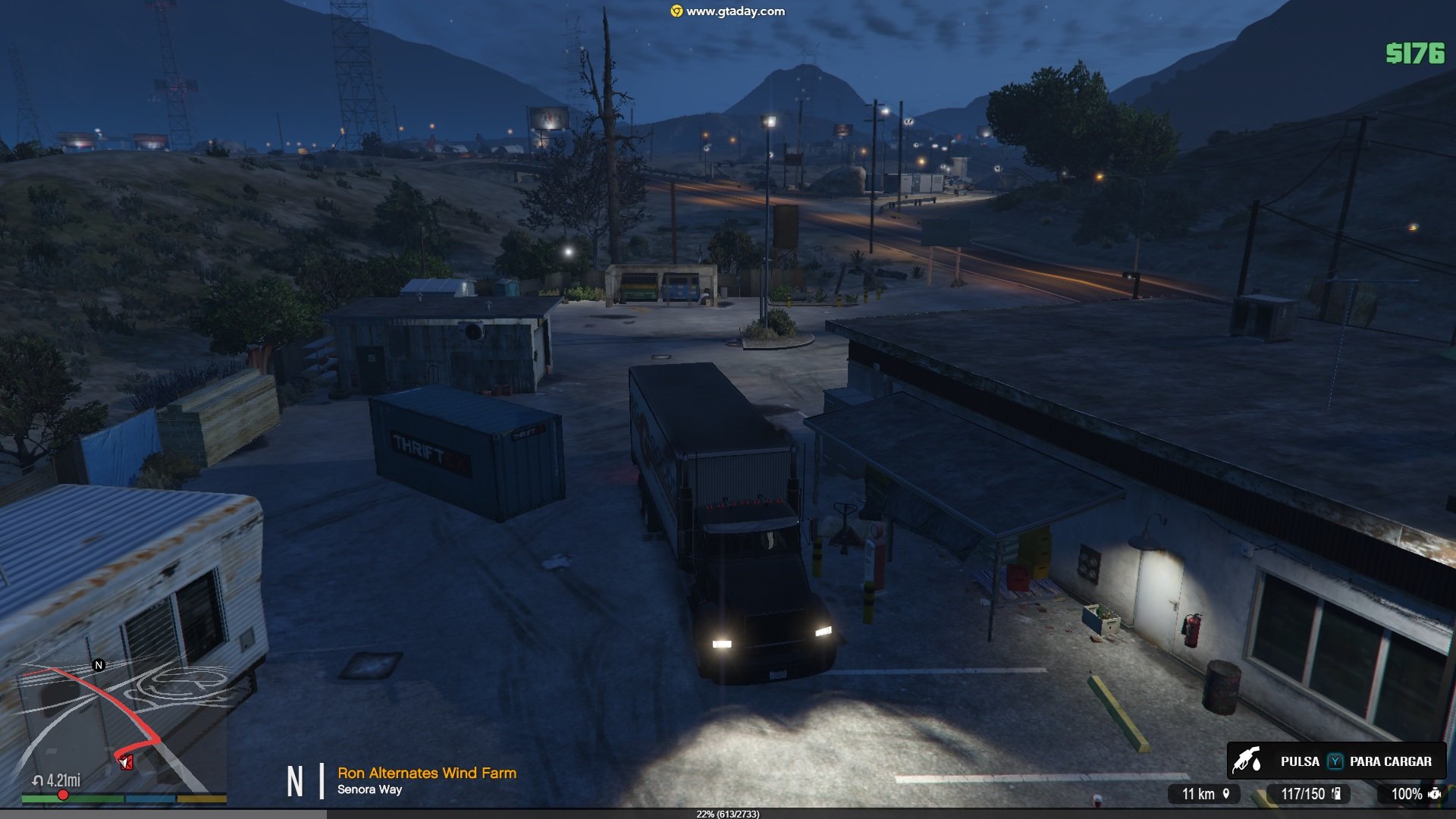Click the north marker on the minimap
1456x819 pixels.
pos(99,665)
